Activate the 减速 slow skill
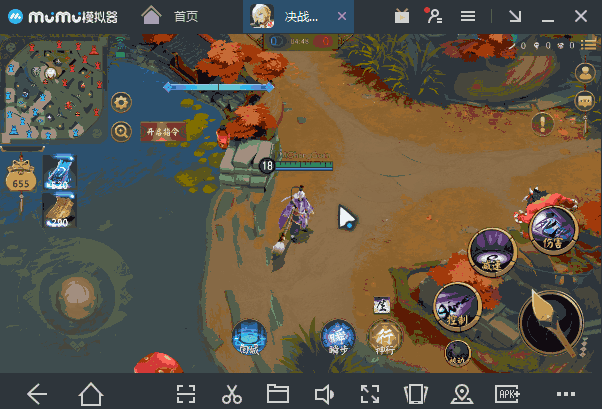The width and height of the screenshot is (602, 409). [x=492, y=251]
